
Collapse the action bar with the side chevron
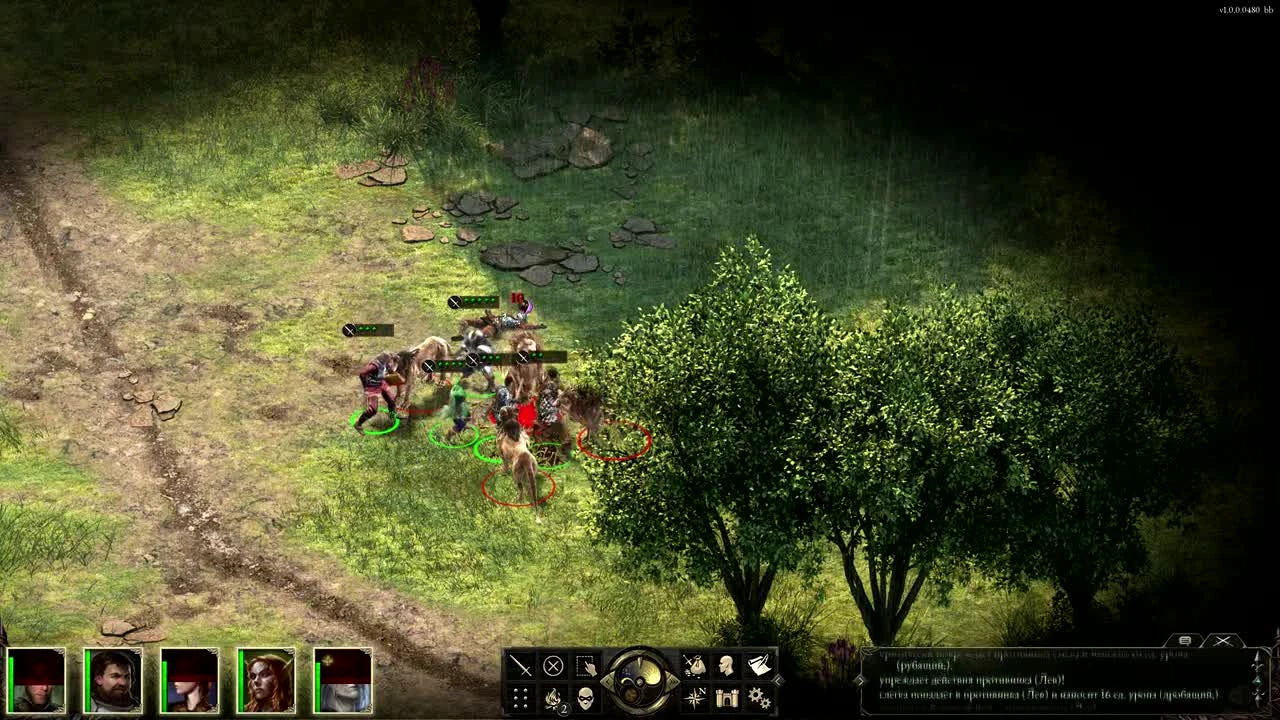778,683
